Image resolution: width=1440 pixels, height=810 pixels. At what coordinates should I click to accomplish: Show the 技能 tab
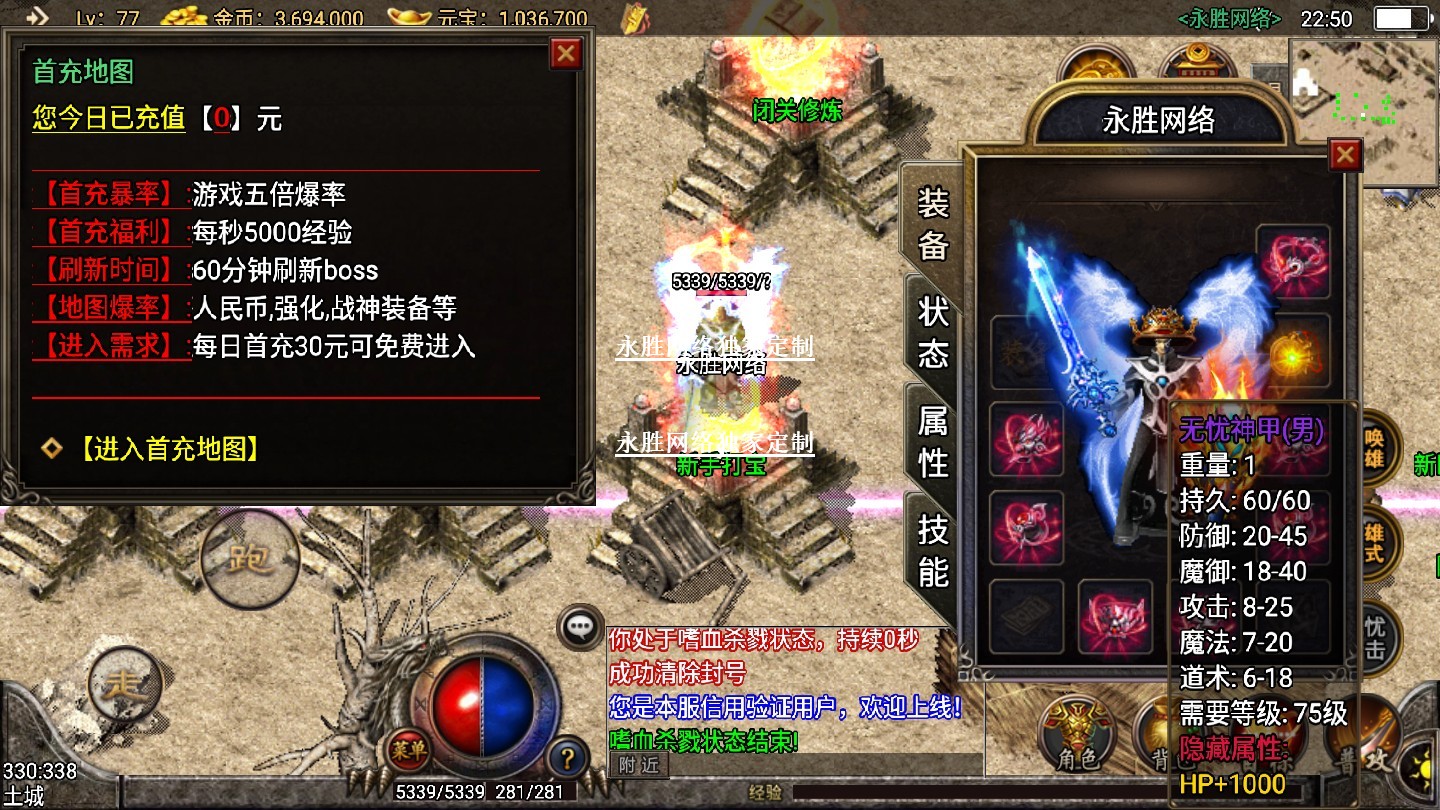point(933,550)
